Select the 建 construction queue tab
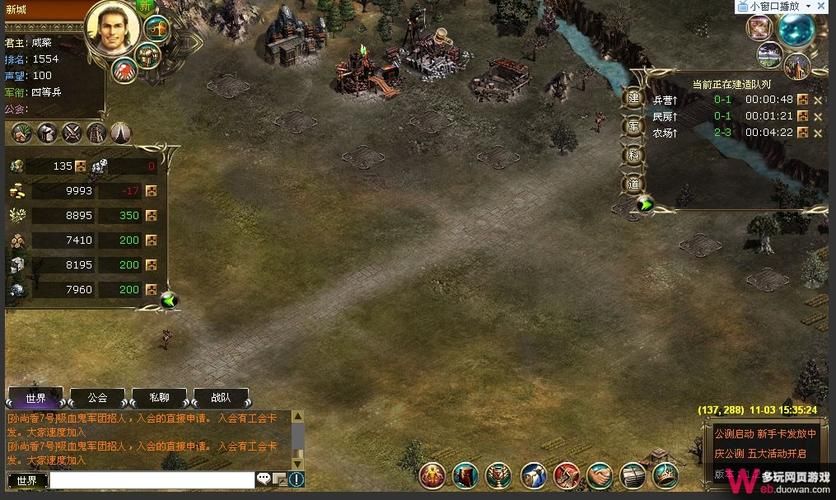 [633, 99]
